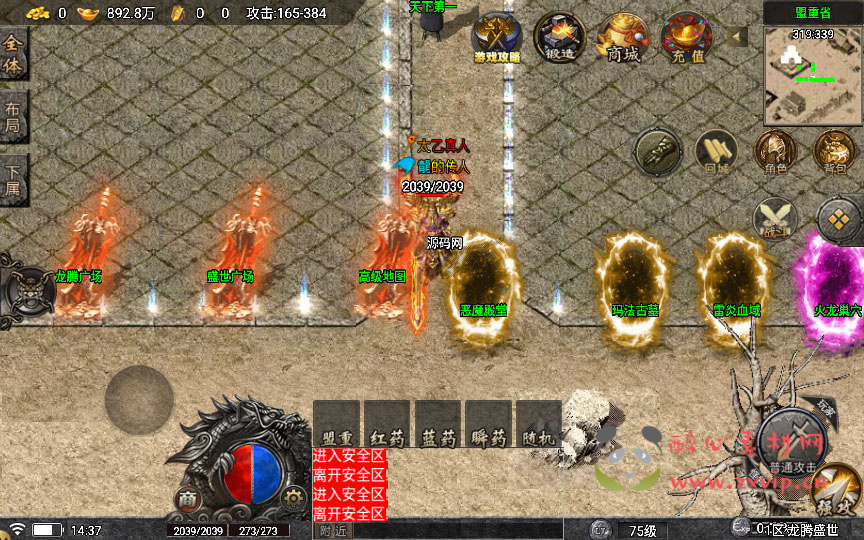This screenshot has width=864, height=540.
Task: Open the 商城 shop
Action: 622,38
